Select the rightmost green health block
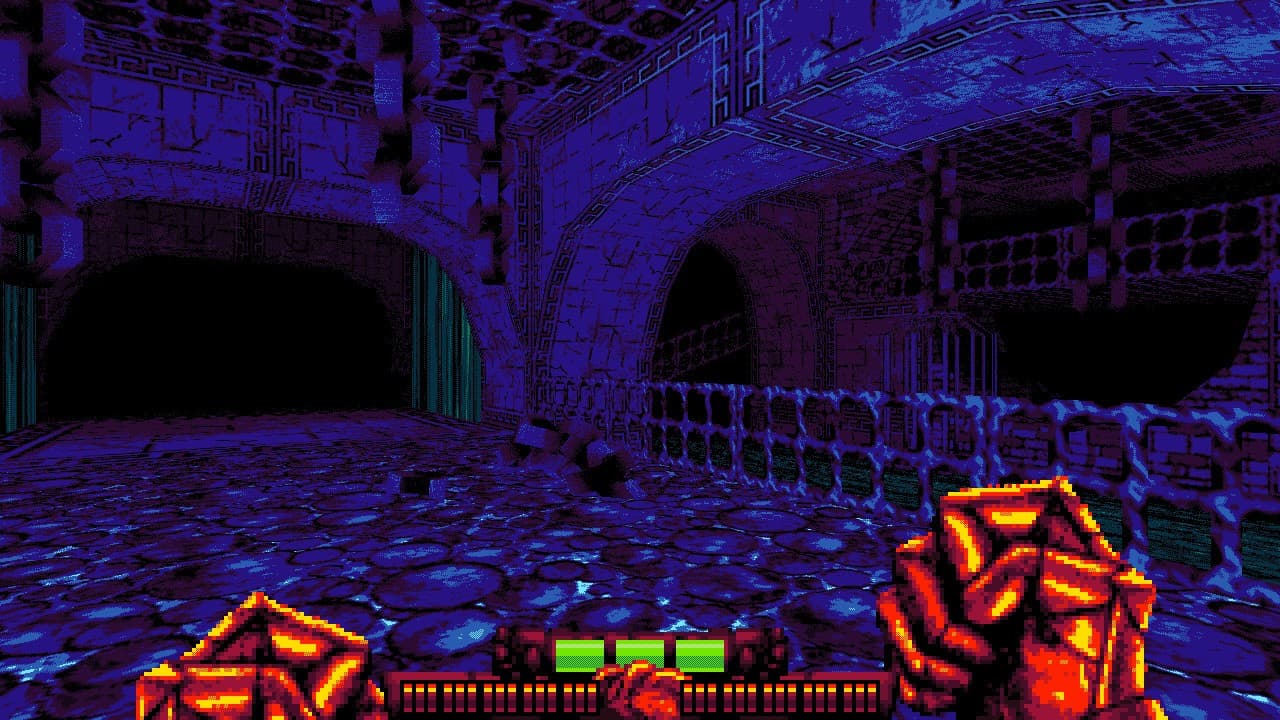Screen dimensions: 1280x720 point(700,650)
